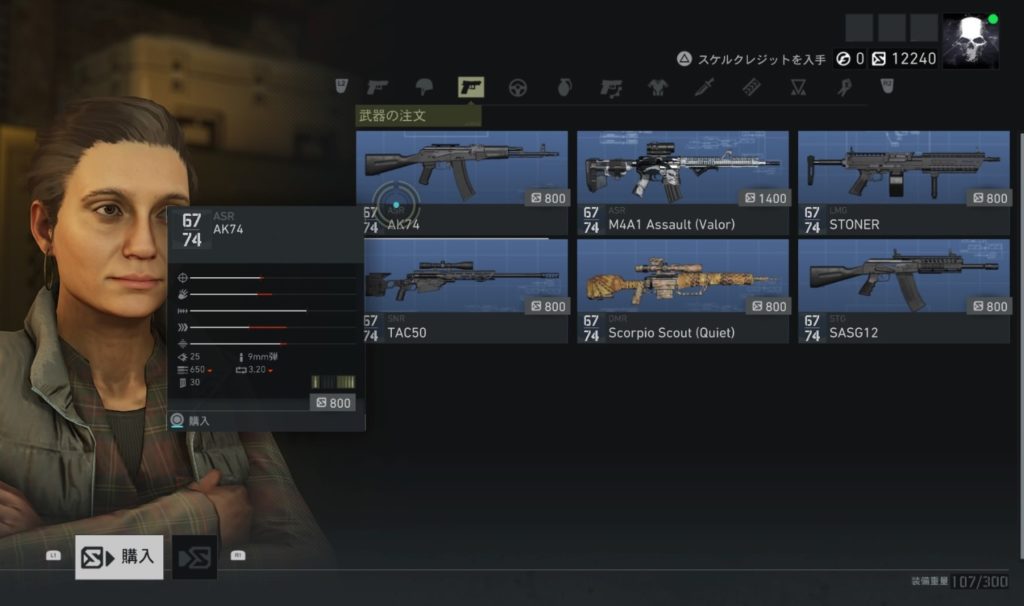Viewport: 1024px width, 606px height.
Task: Switch to the knife category tab
Action: [705, 88]
